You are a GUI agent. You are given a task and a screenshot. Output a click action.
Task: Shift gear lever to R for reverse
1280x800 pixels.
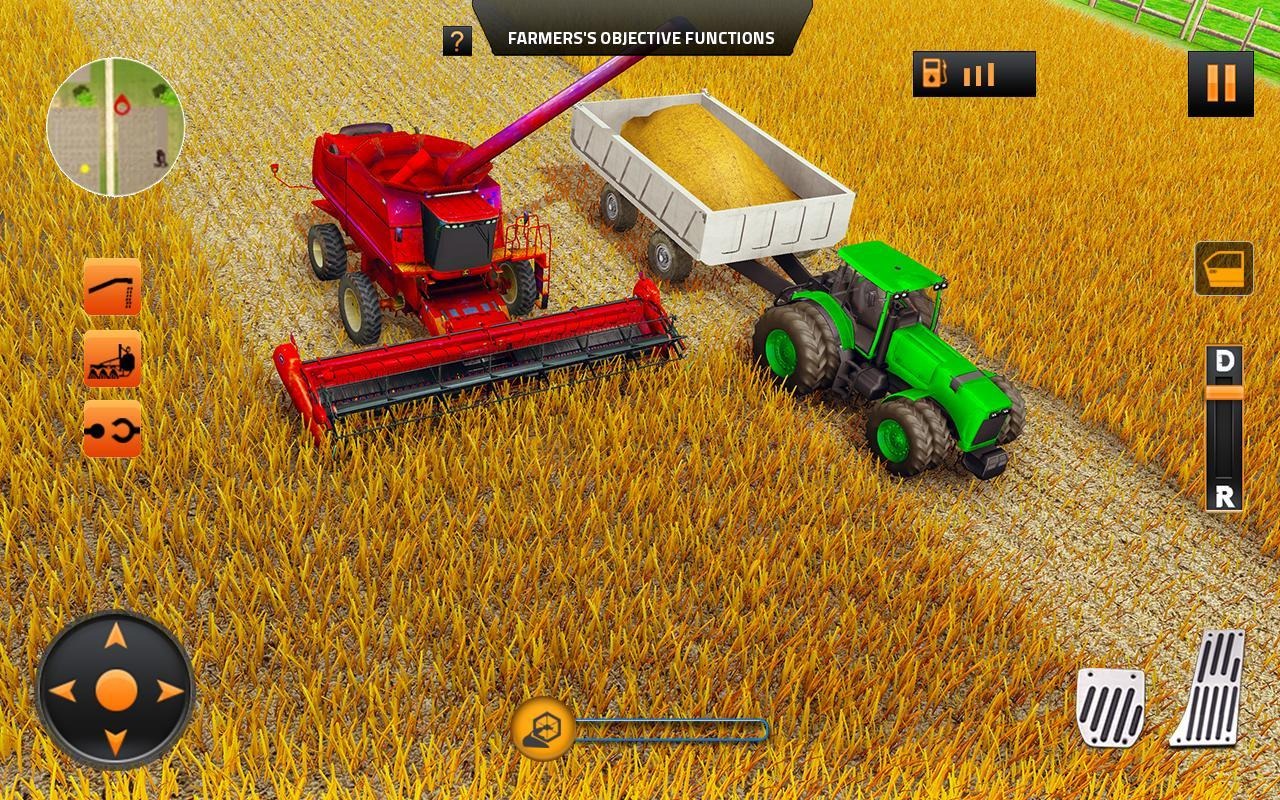pos(1224,495)
